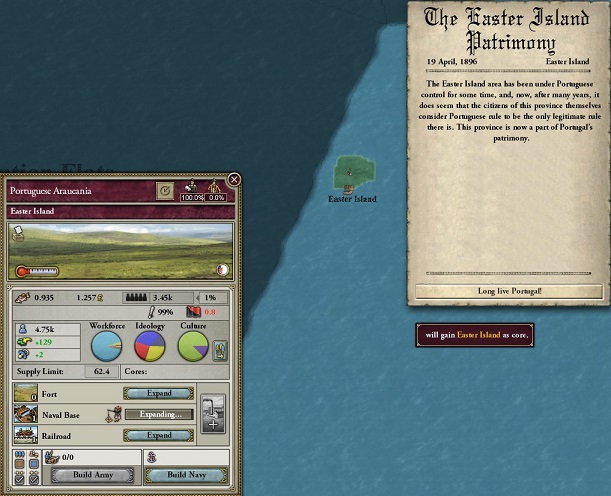Click the Build Navy button

(x=186, y=475)
